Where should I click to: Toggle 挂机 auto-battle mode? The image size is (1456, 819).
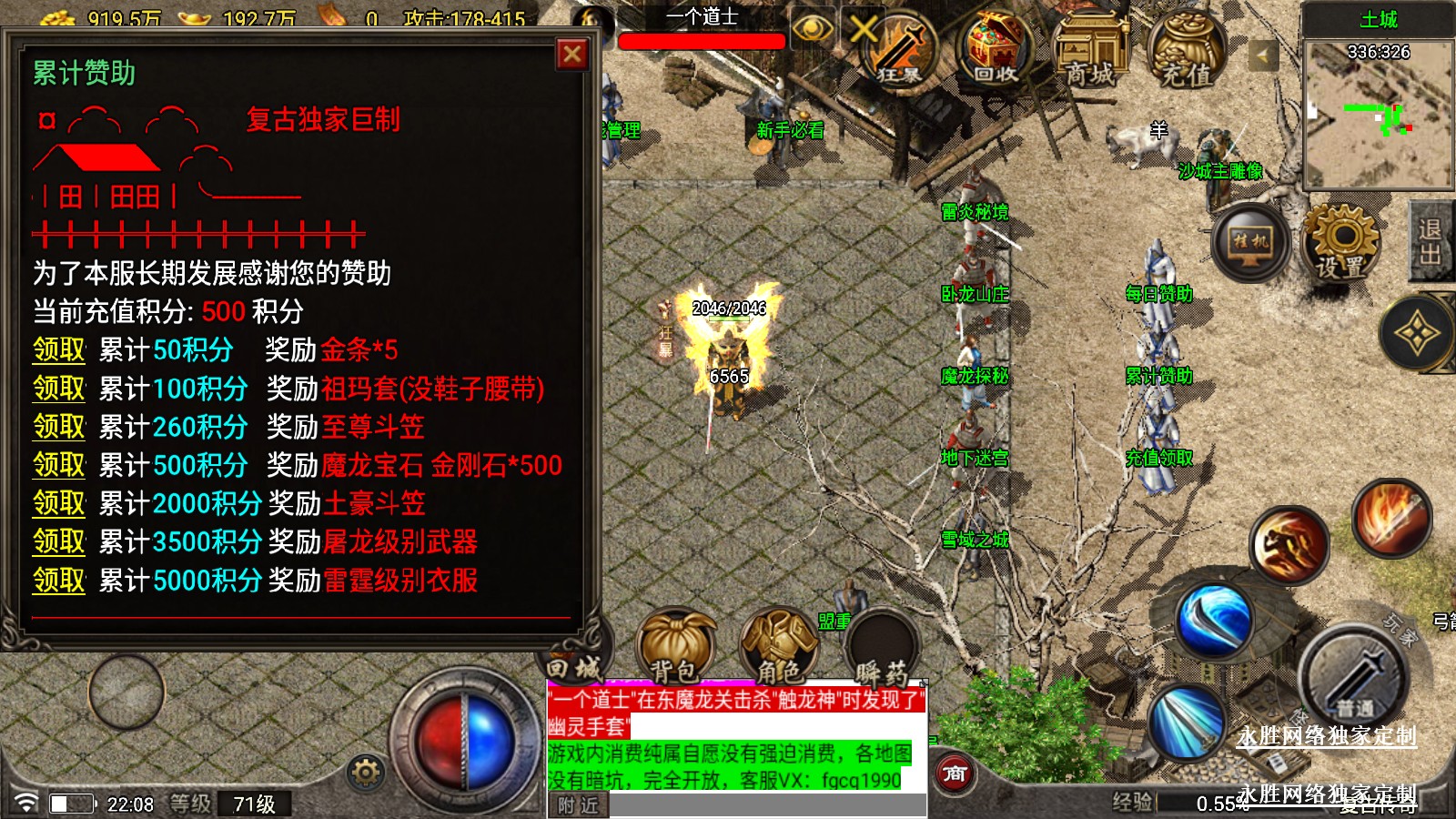[x=1250, y=242]
